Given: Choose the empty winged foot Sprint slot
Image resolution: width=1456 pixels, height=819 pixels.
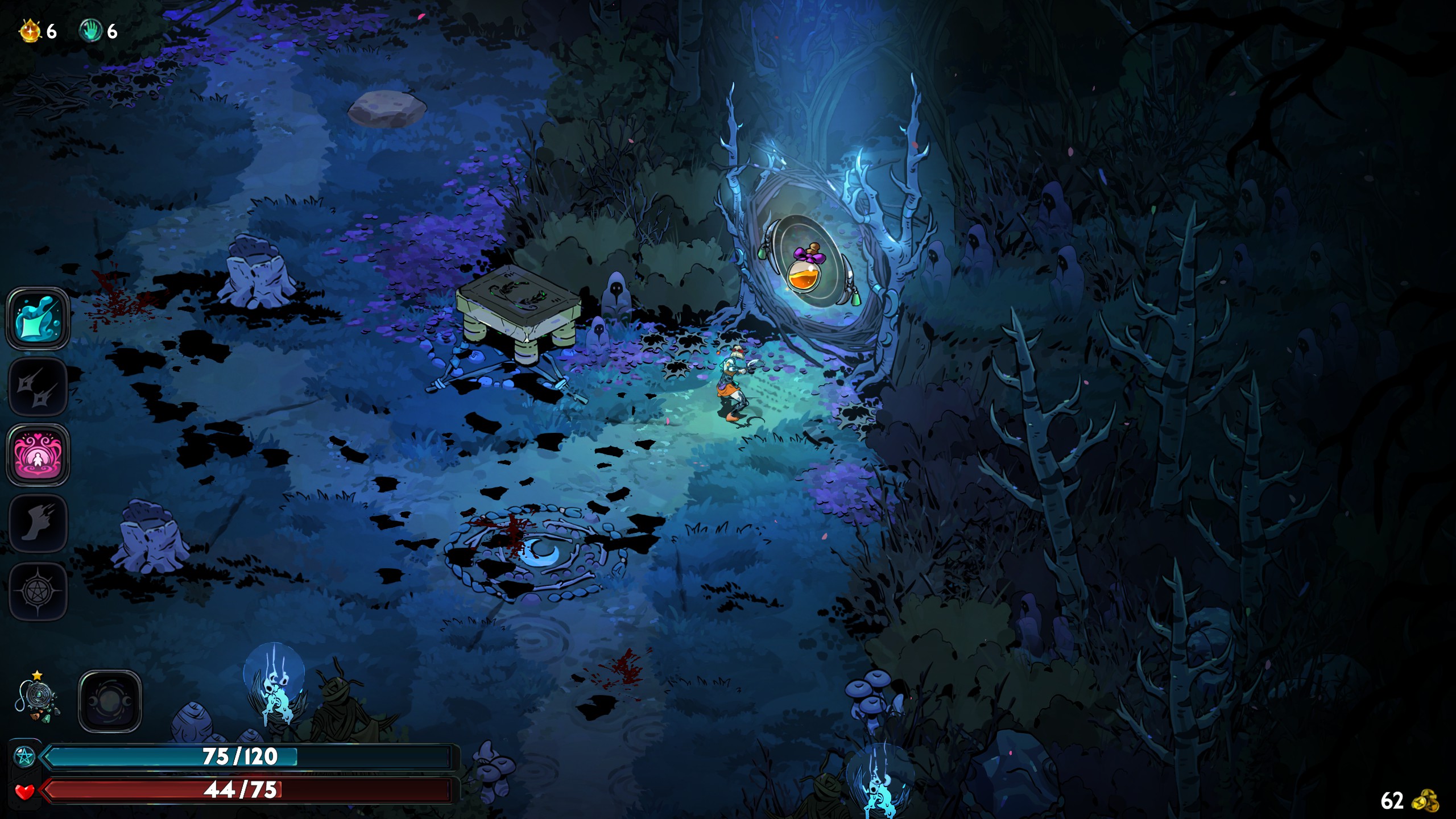Looking at the screenshot, I should click(x=38, y=523).
